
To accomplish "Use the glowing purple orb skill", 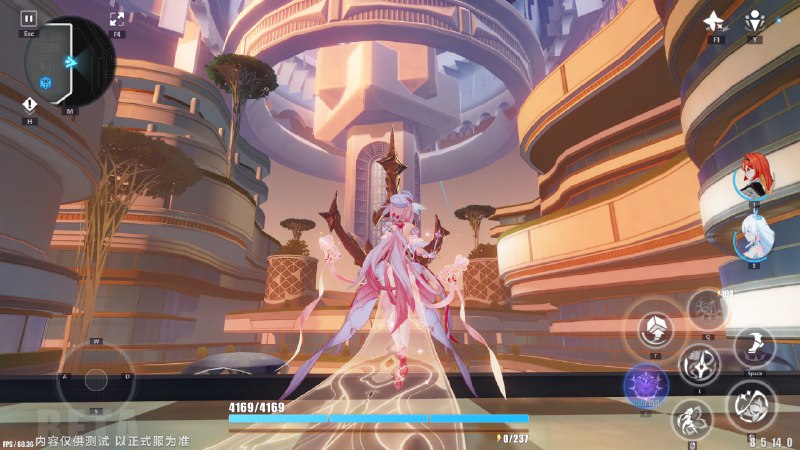I will point(645,385).
